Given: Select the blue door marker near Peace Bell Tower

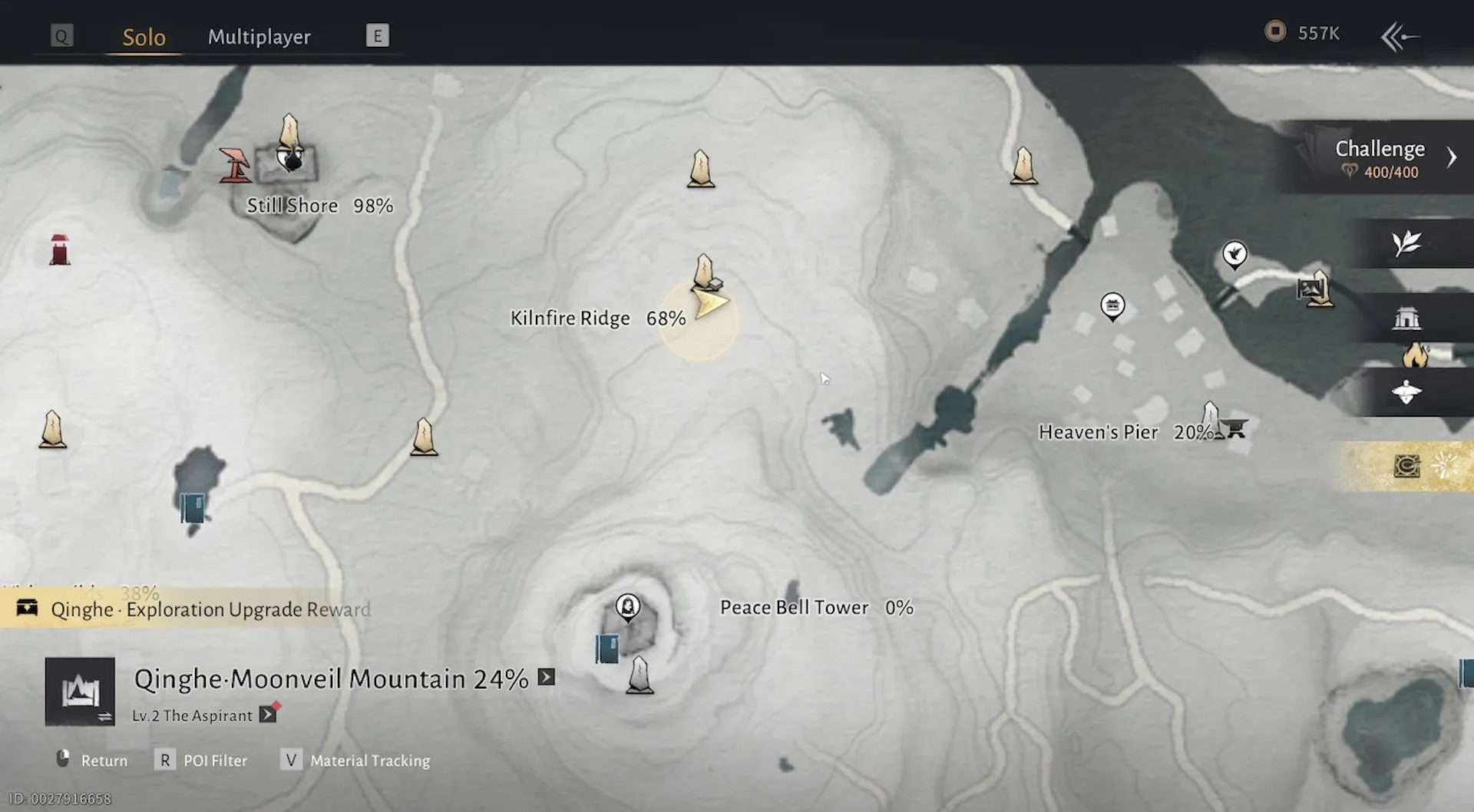Looking at the screenshot, I should coord(606,649).
